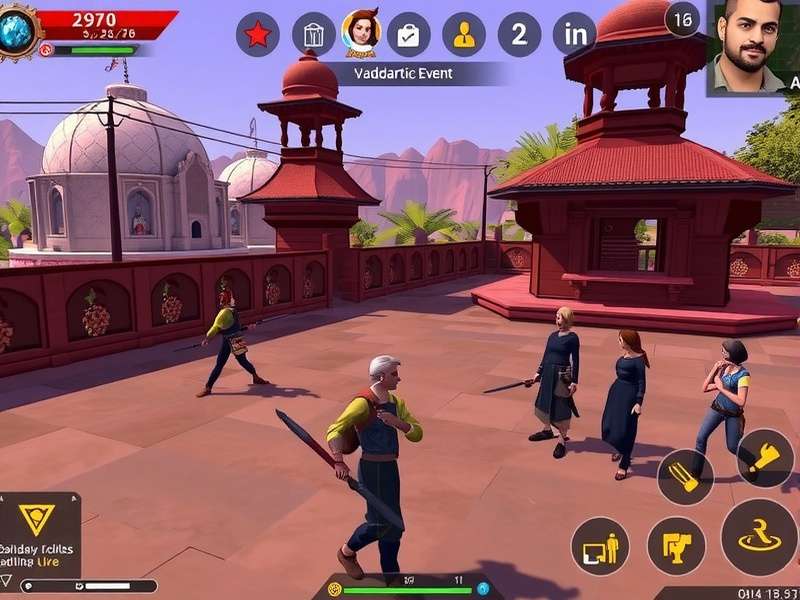Screen dimensions: 800x600
Task: Activate the yellow flashlight ability button
Action: 765,458
